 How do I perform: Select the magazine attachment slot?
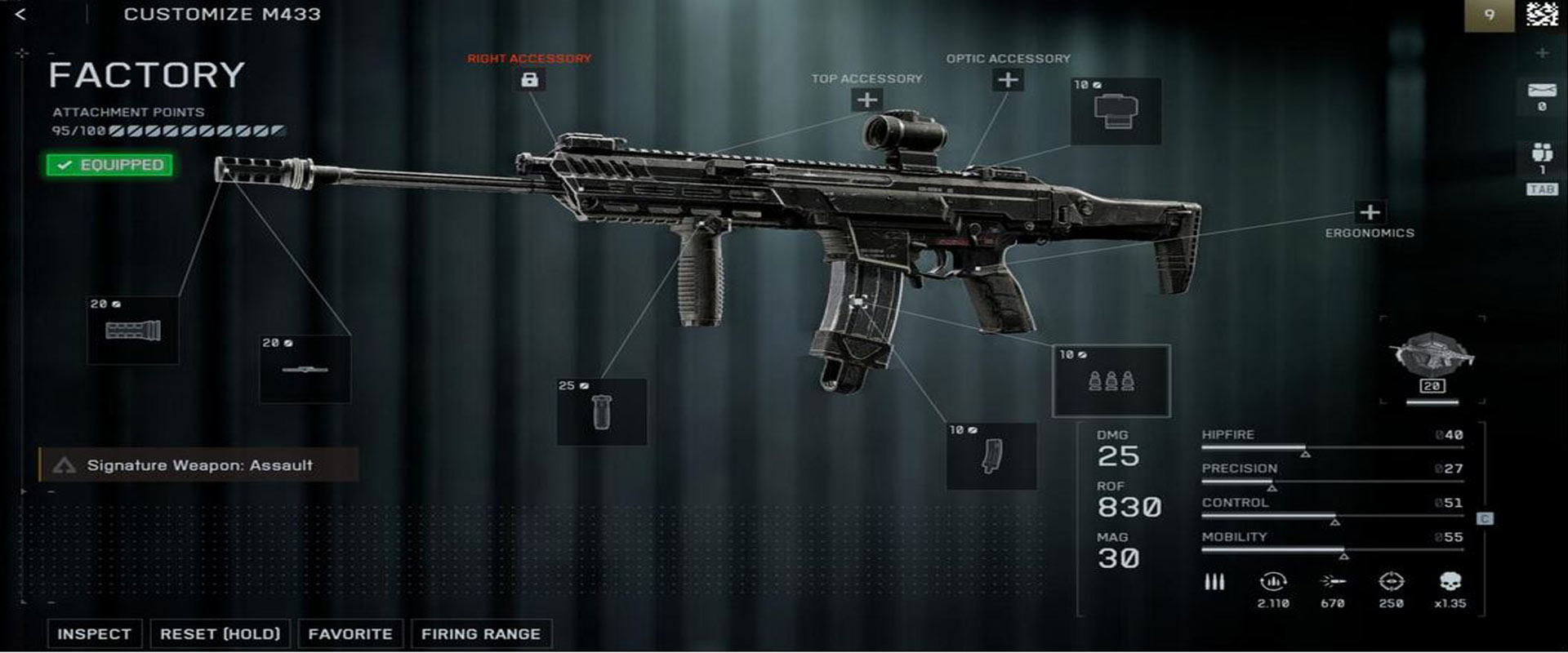991,455
